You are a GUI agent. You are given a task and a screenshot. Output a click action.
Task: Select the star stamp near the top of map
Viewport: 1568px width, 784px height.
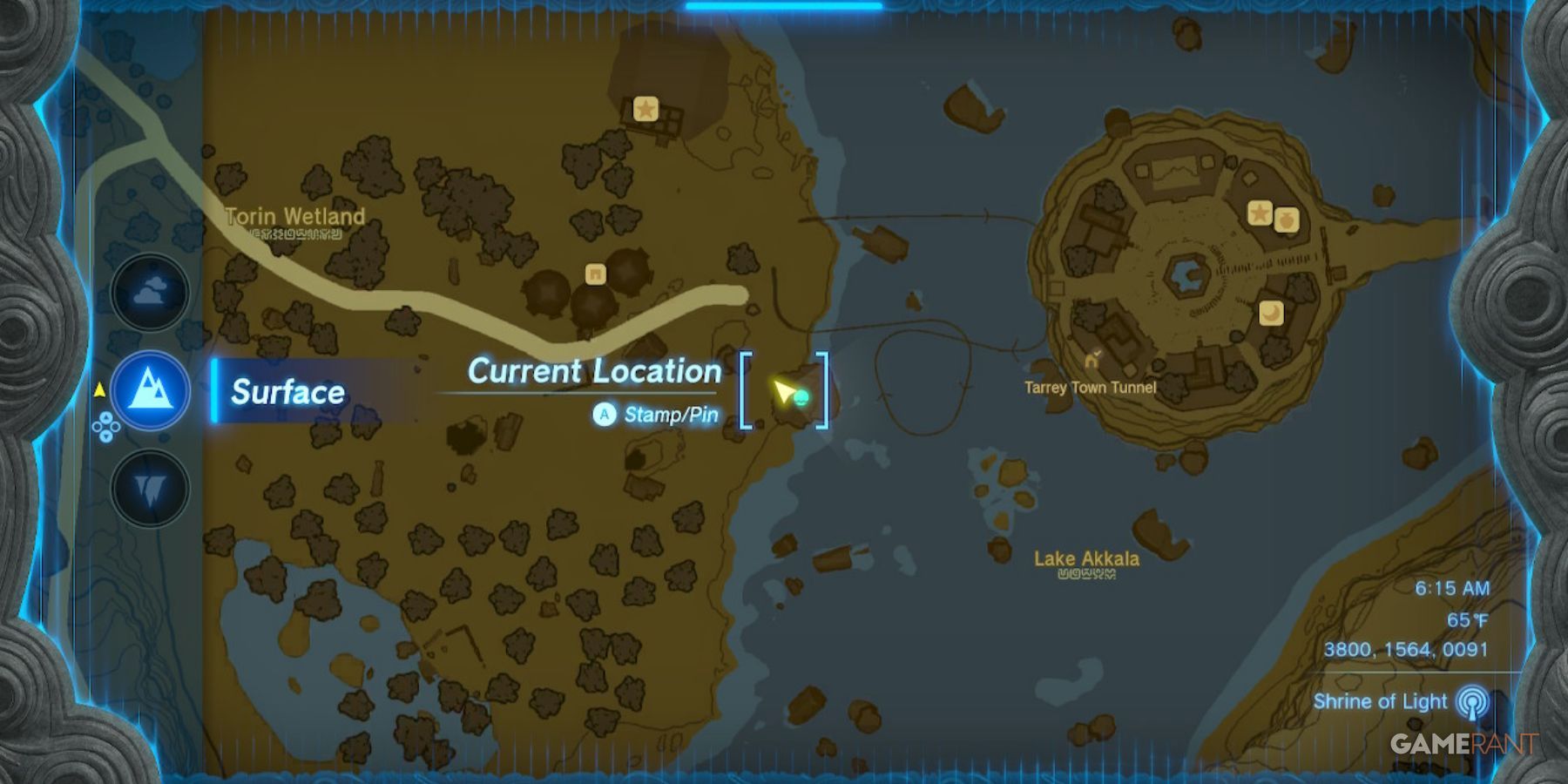pyautogui.click(x=645, y=109)
